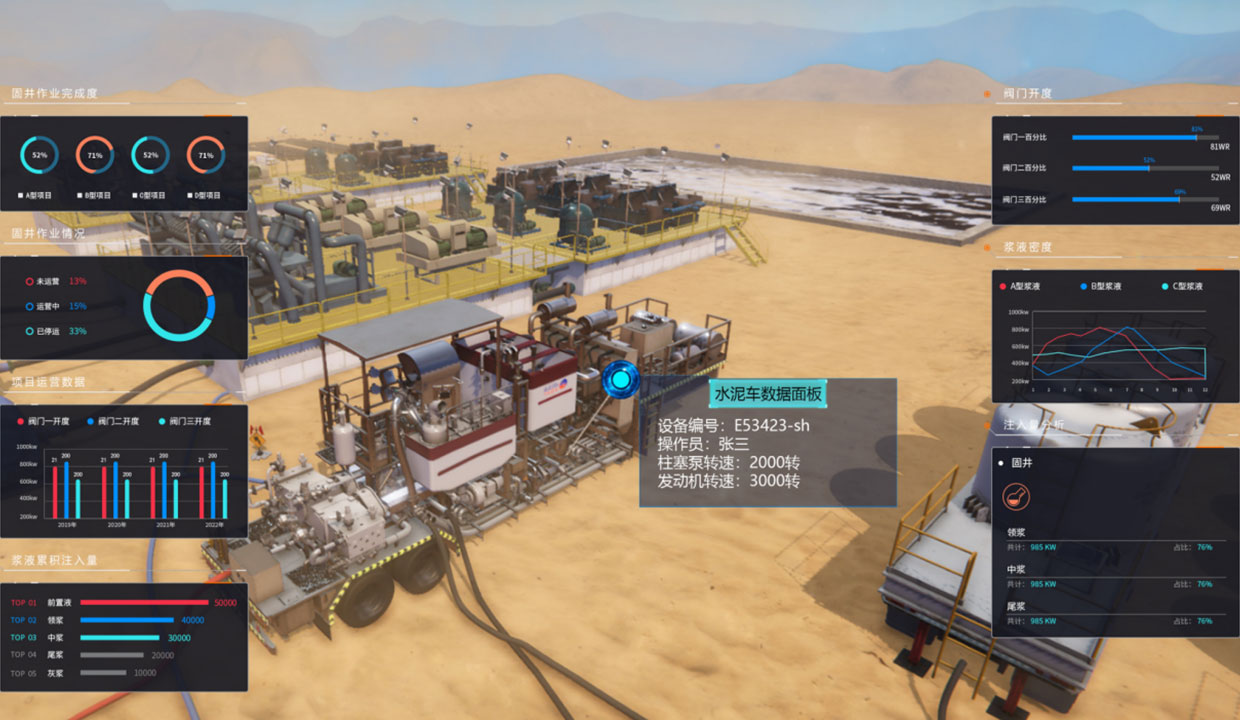
Task: Choose the 运营中 status legend item
Action: [50, 306]
